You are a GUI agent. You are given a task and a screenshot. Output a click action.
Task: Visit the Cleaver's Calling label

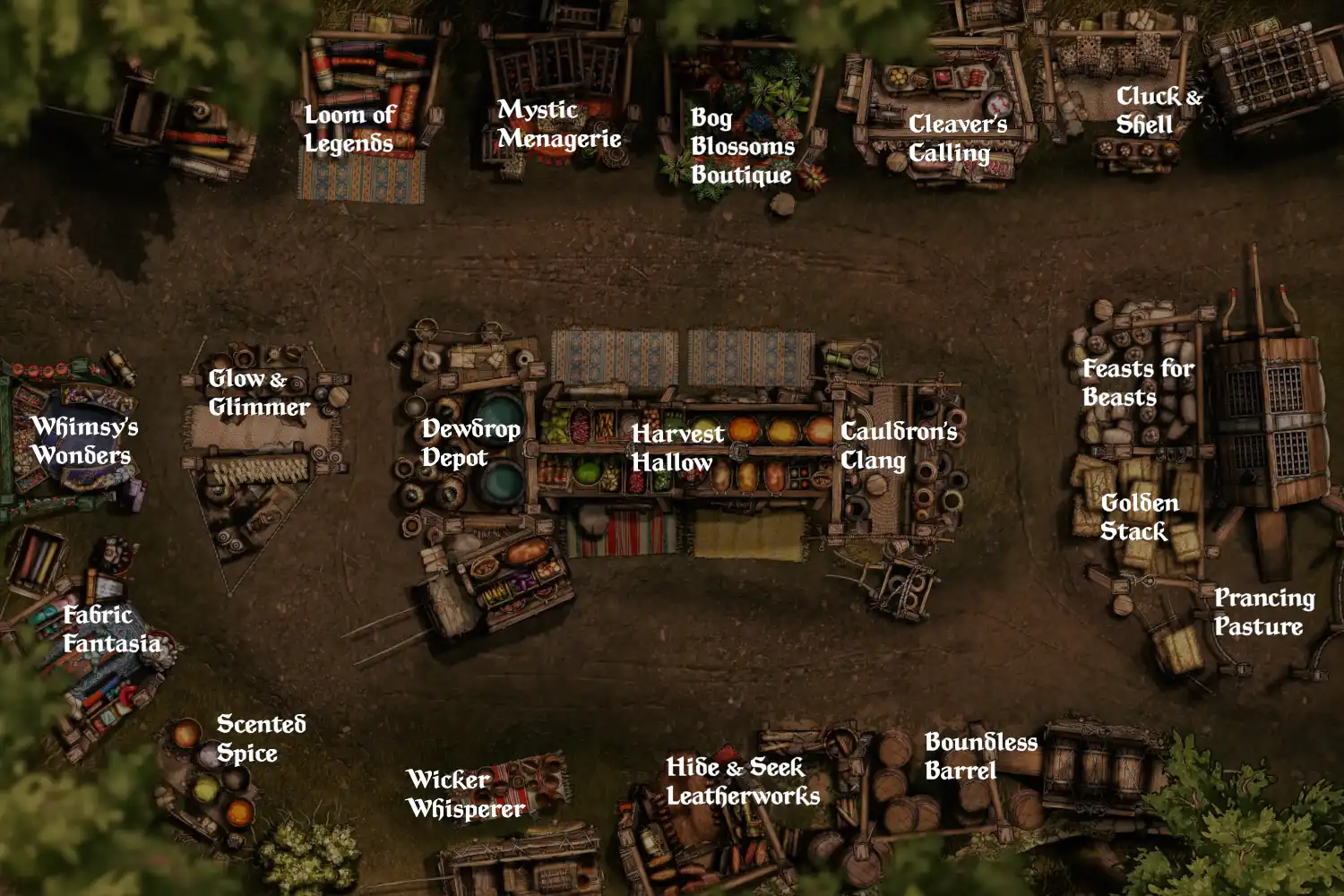click(x=957, y=138)
